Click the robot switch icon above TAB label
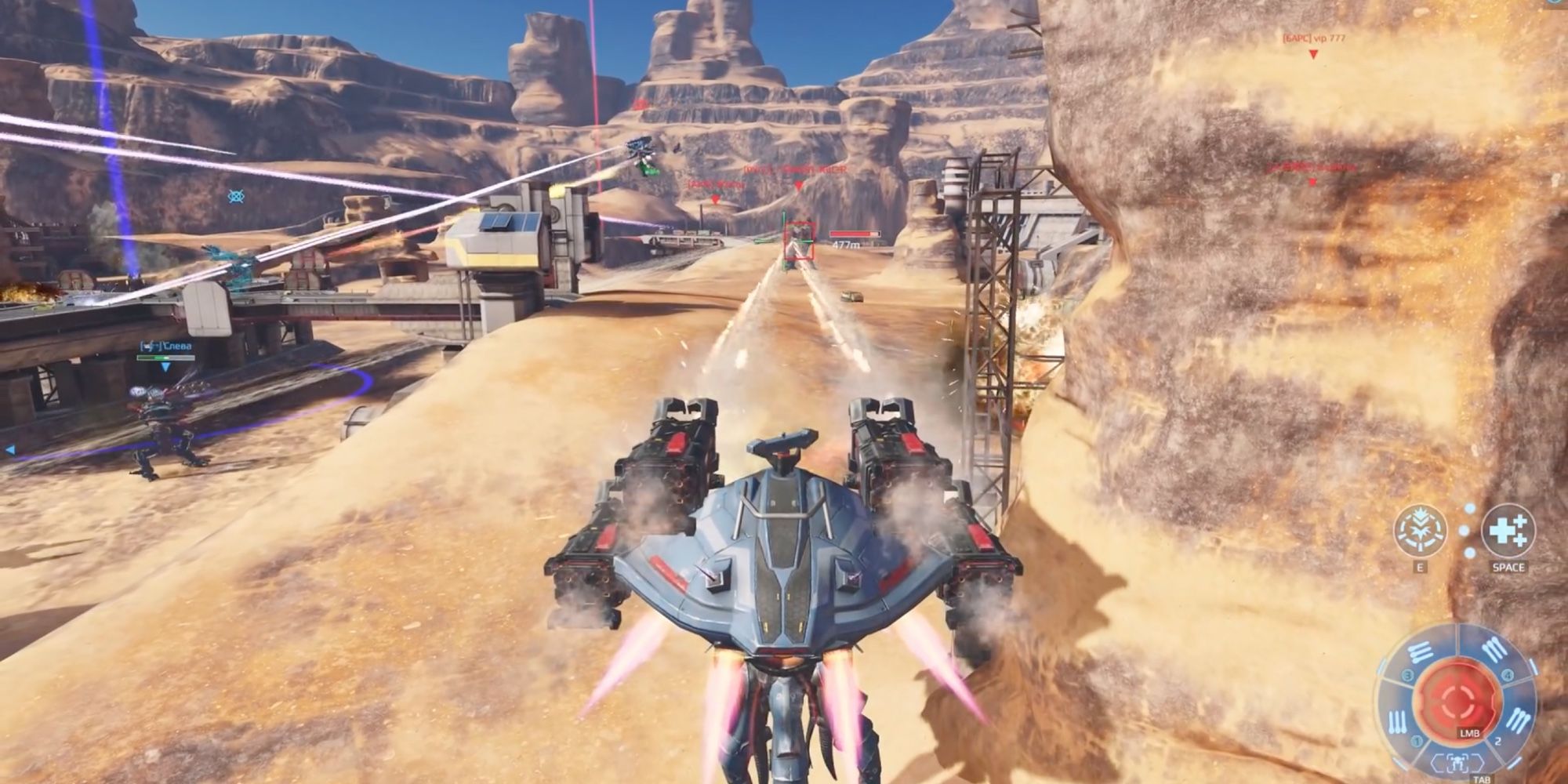 (1457, 763)
